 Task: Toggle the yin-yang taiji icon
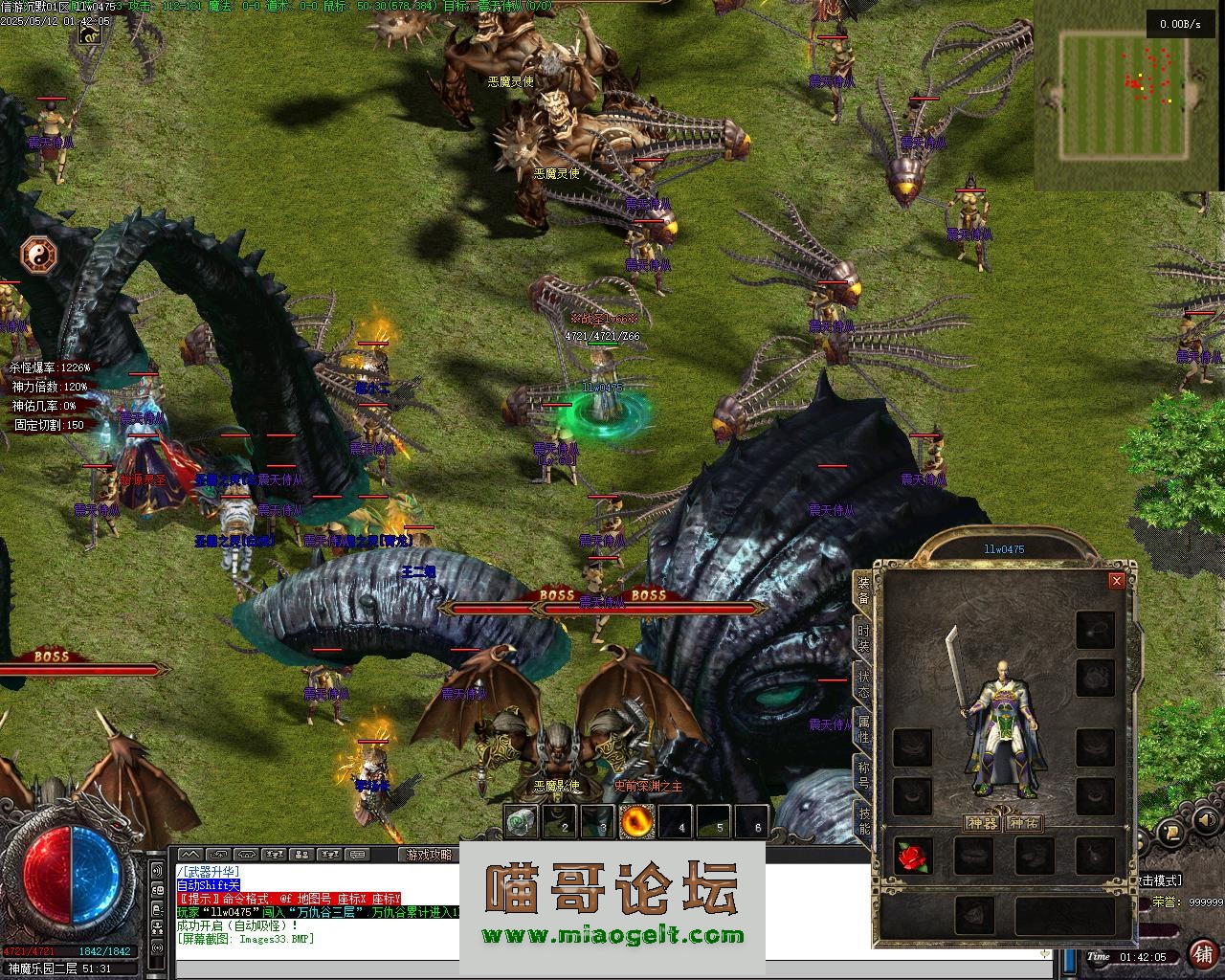(x=39, y=255)
